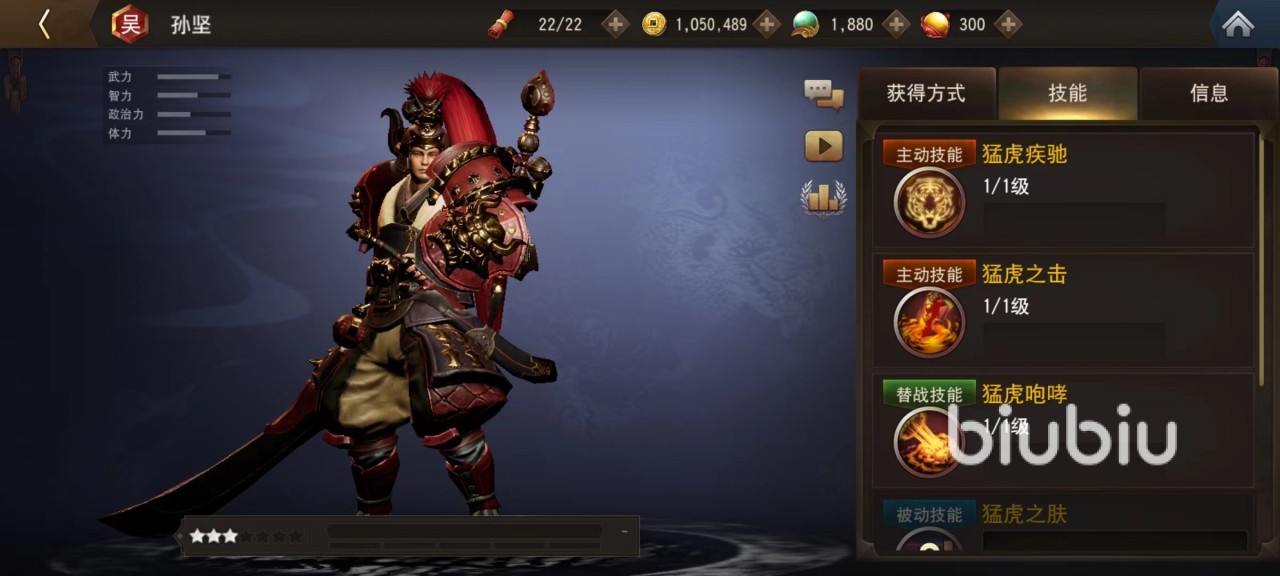Select the 猛虎咆哮 skill icon
Viewport: 1280px width, 576px height.
click(x=929, y=441)
